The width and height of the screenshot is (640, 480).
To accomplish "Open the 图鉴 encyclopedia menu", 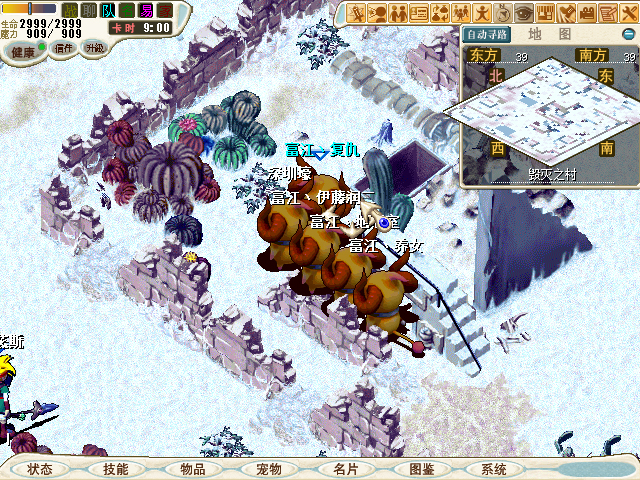I will pos(421,469).
